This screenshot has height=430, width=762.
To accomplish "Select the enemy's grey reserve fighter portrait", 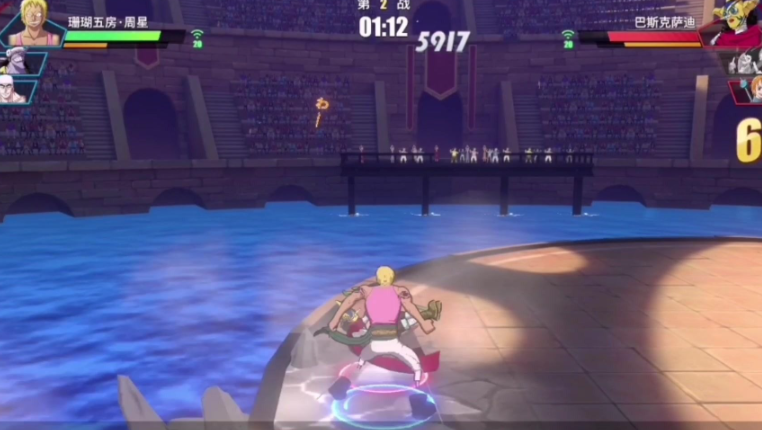I will [744, 61].
